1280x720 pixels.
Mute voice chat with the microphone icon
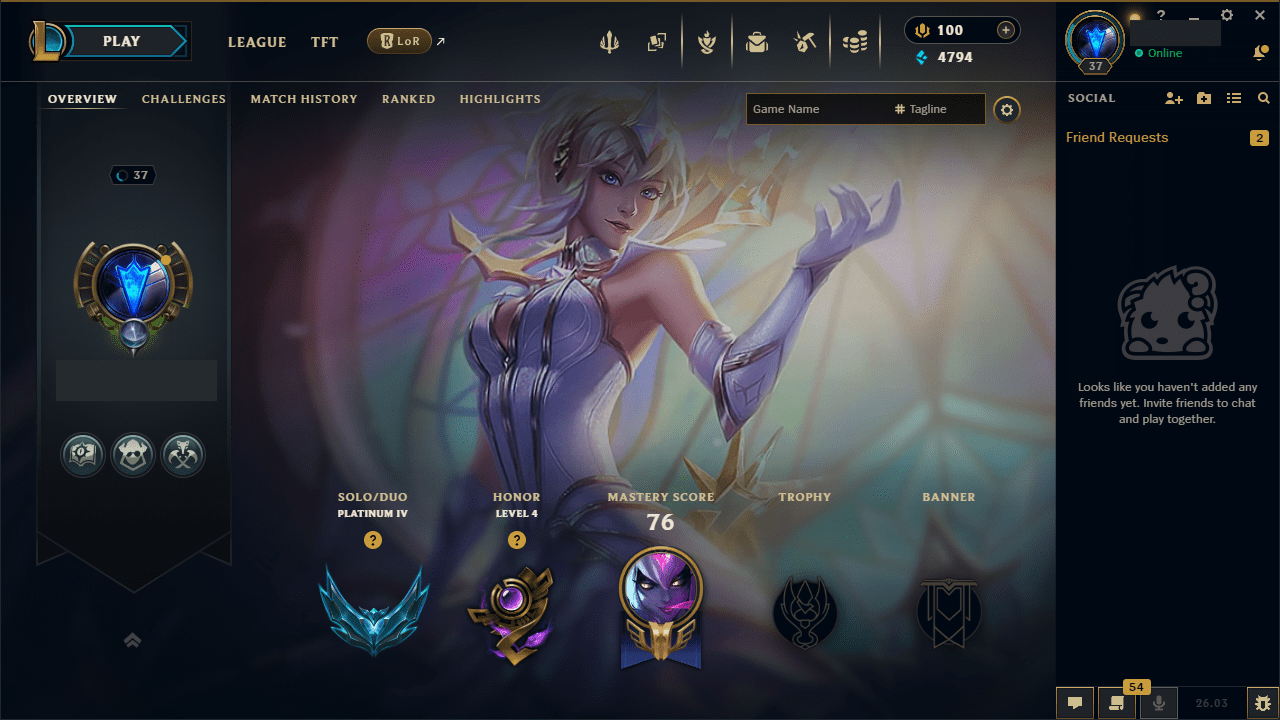pos(1158,703)
